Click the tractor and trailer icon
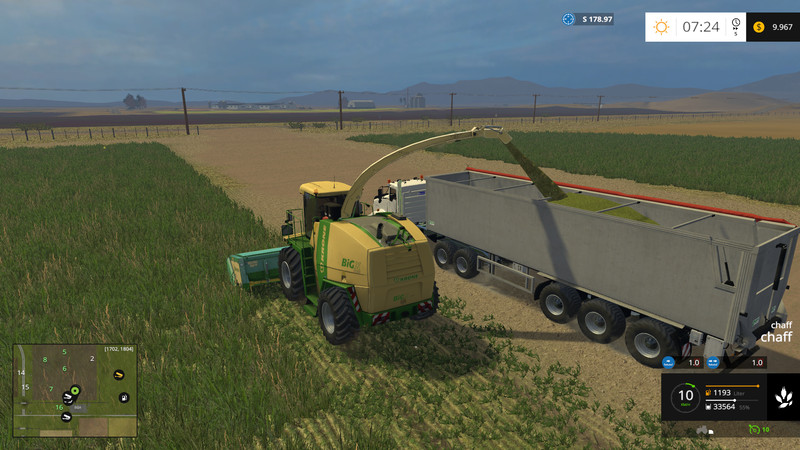Viewport: 800px width, 450px height. (x=703, y=430)
